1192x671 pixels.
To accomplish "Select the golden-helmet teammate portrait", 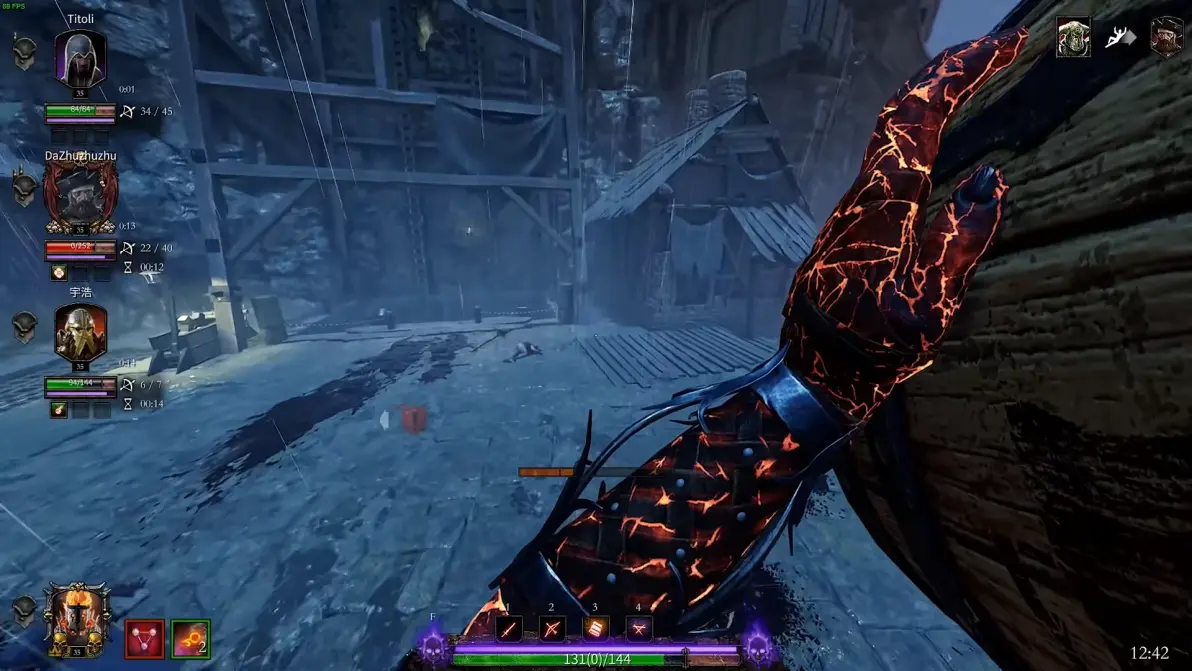I will pos(80,334).
